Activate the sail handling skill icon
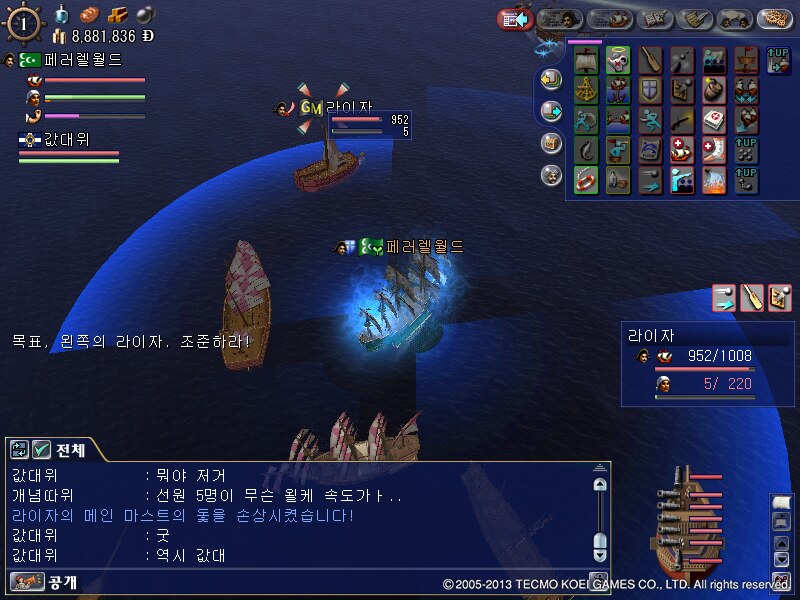The image size is (800, 600). [586, 60]
